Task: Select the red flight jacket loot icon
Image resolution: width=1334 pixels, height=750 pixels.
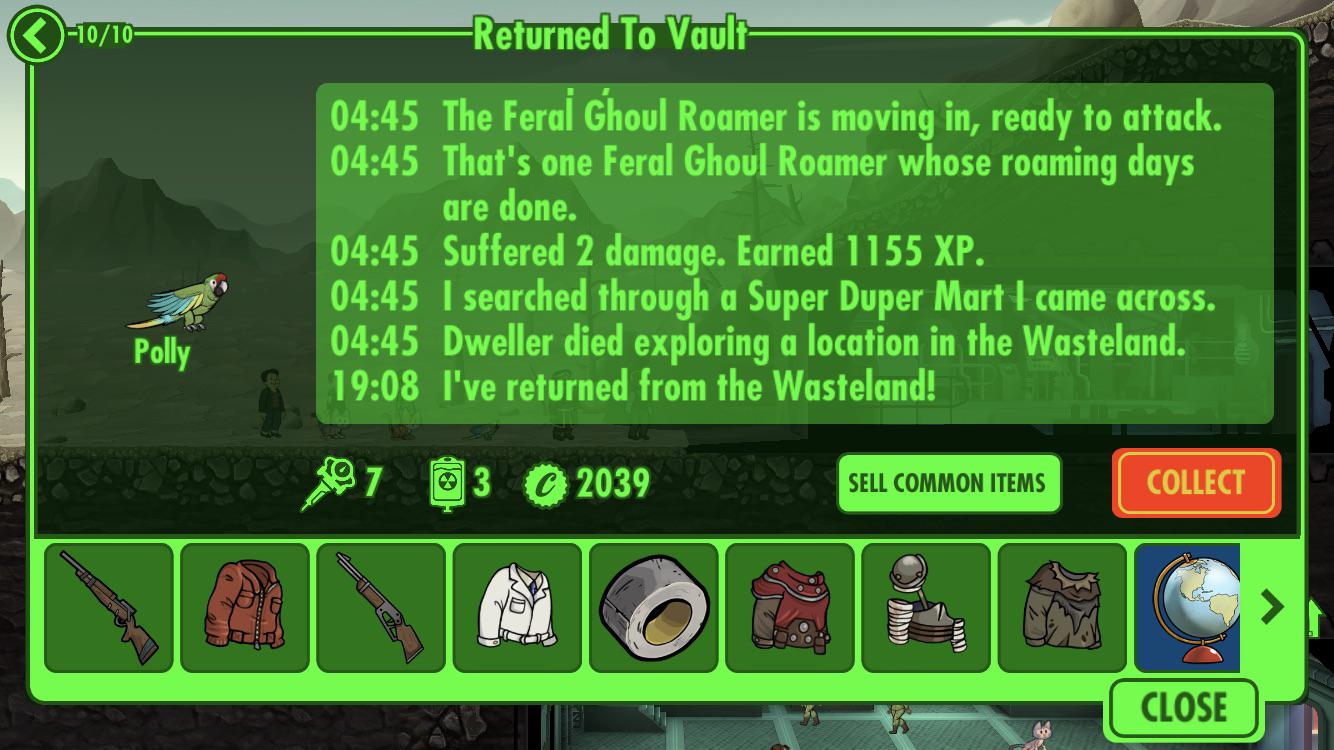Action: click(x=244, y=606)
